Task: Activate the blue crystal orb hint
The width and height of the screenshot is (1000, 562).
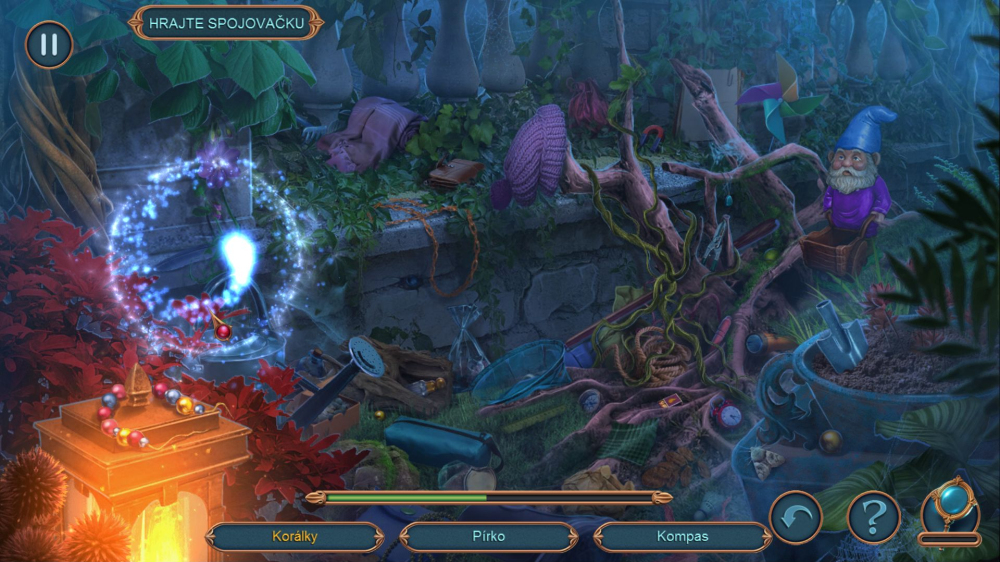Action: pyautogui.click(x=949, y=507)
